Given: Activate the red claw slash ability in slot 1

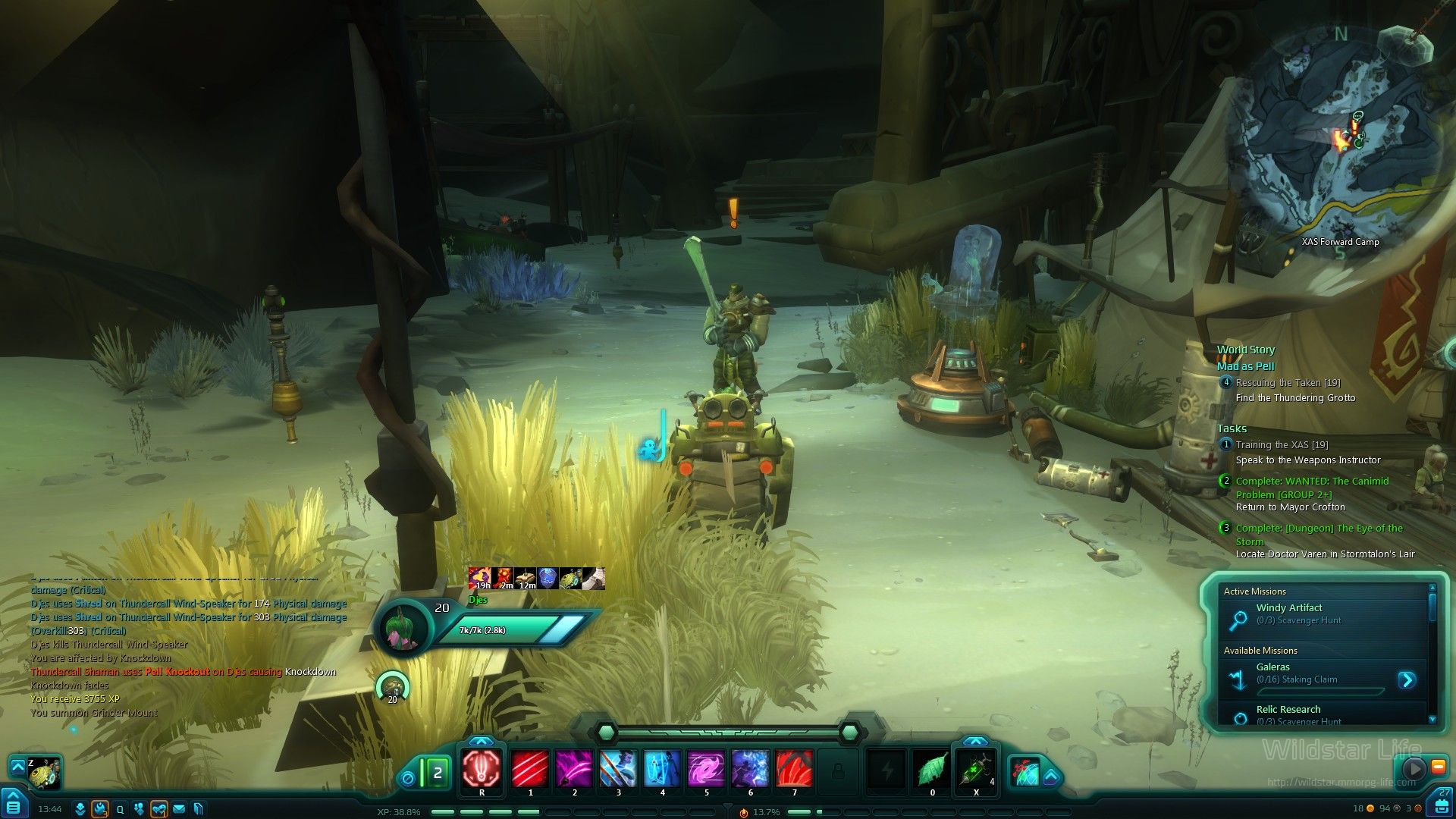Looking at the screenshot, I should tap(529, 769).
